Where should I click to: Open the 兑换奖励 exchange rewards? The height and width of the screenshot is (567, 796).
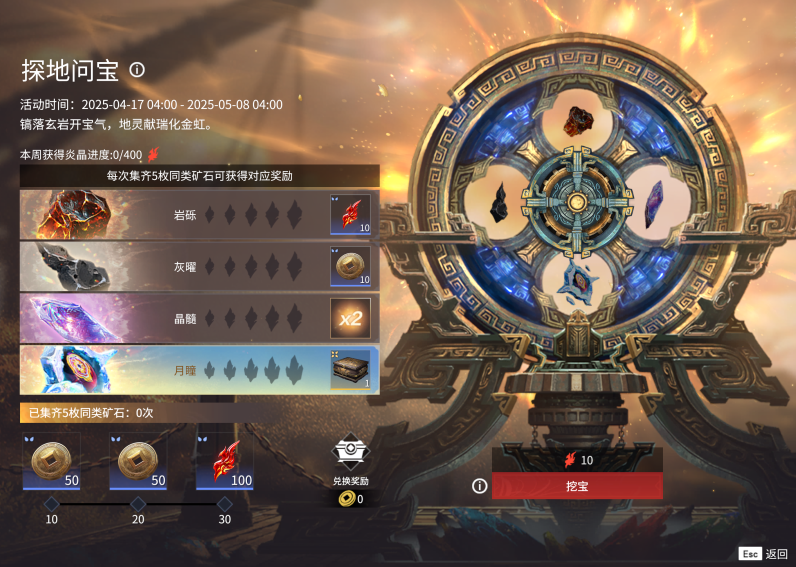tap(350, 461)
